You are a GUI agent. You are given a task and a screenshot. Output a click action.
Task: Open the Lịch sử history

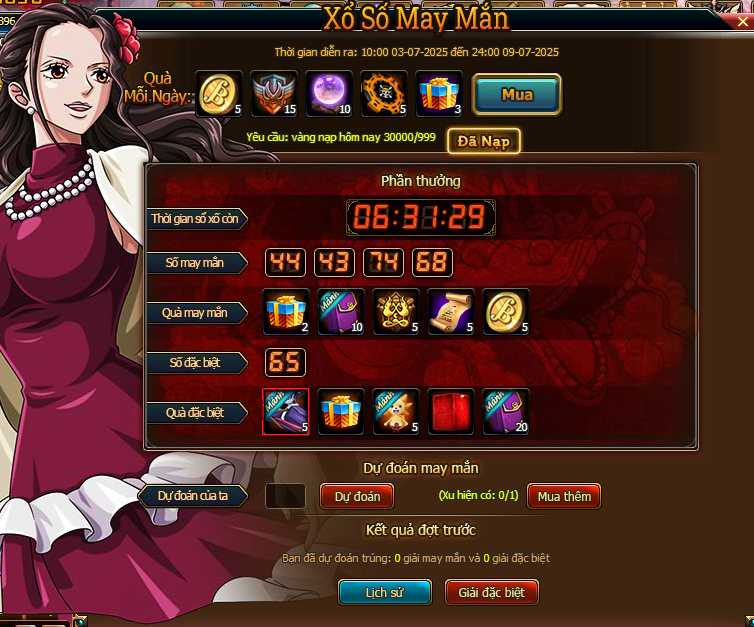coord(383,592)
